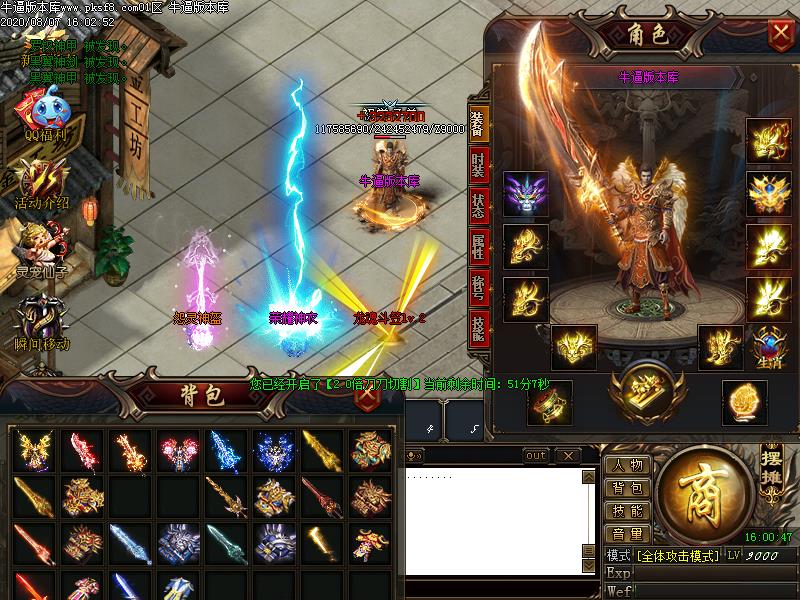The image size is (800, 600).
Task: Select the purple demon mask equipment slot
Action: (x=524, y=193)
